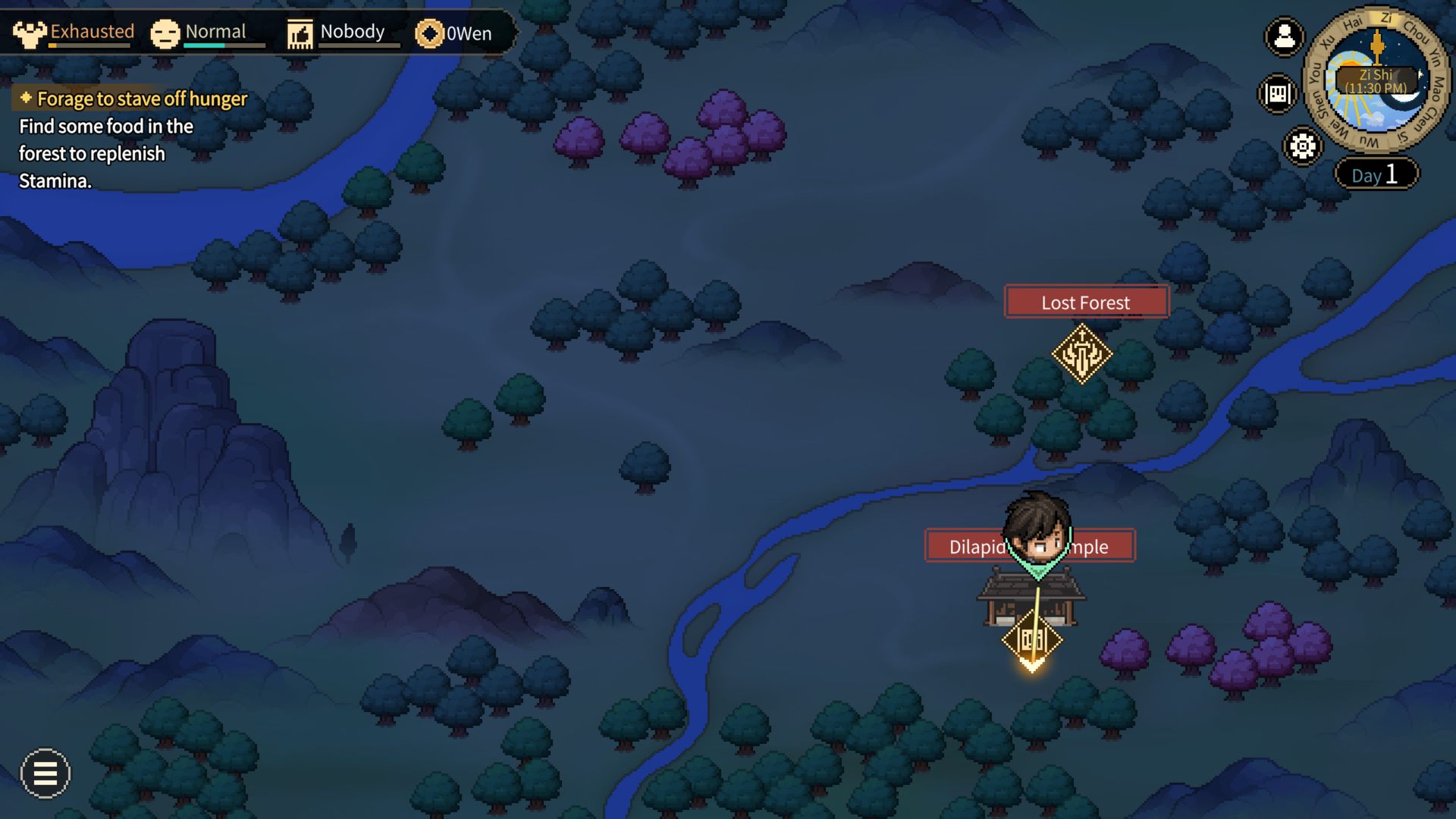View the Nobody reputation status
Screen dimensions: 1456x819
tap(336, 33)
